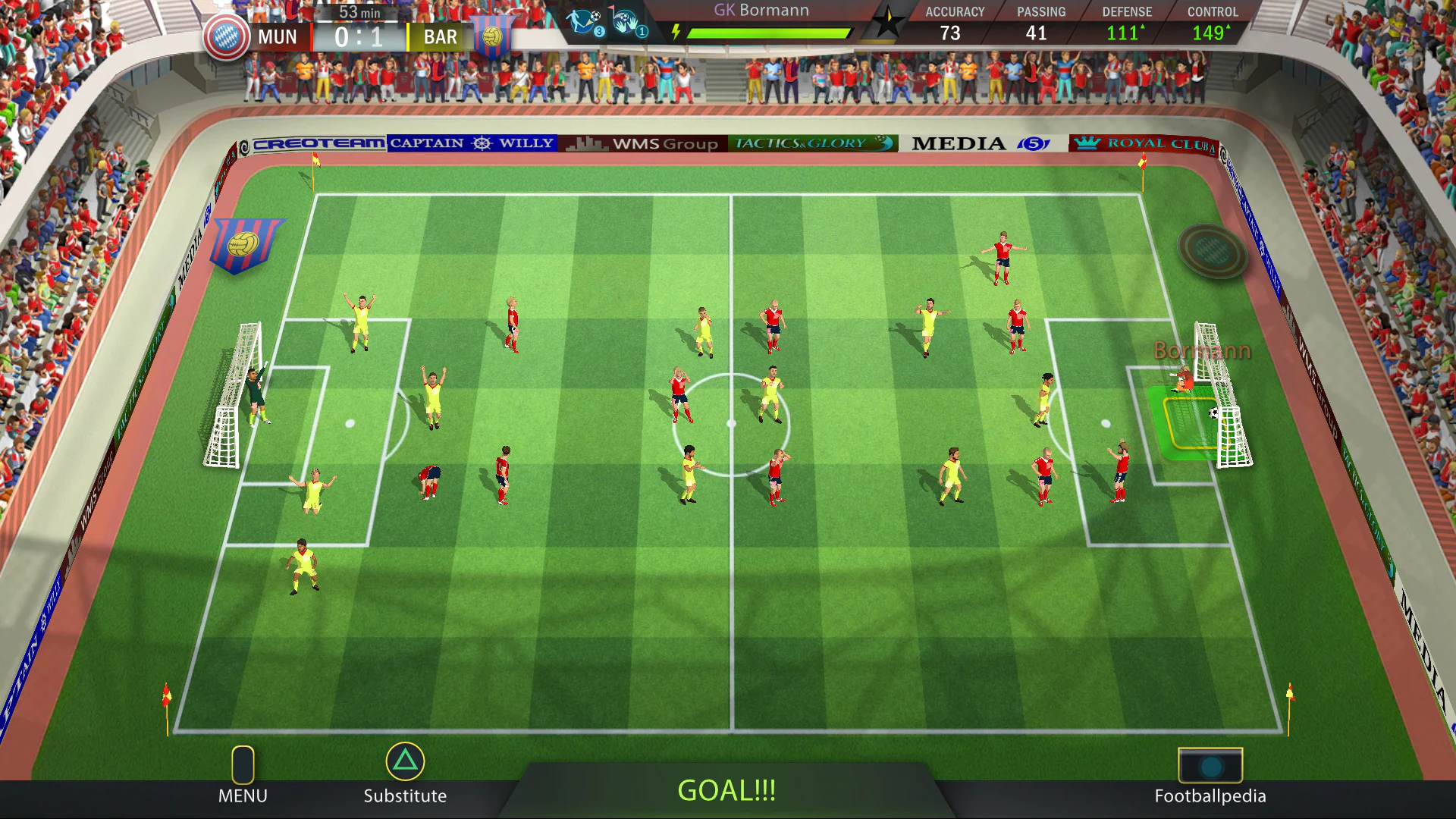This screenshot has width=1456, height=819.
Task: Open the MENU option
Action: [243, 795]
